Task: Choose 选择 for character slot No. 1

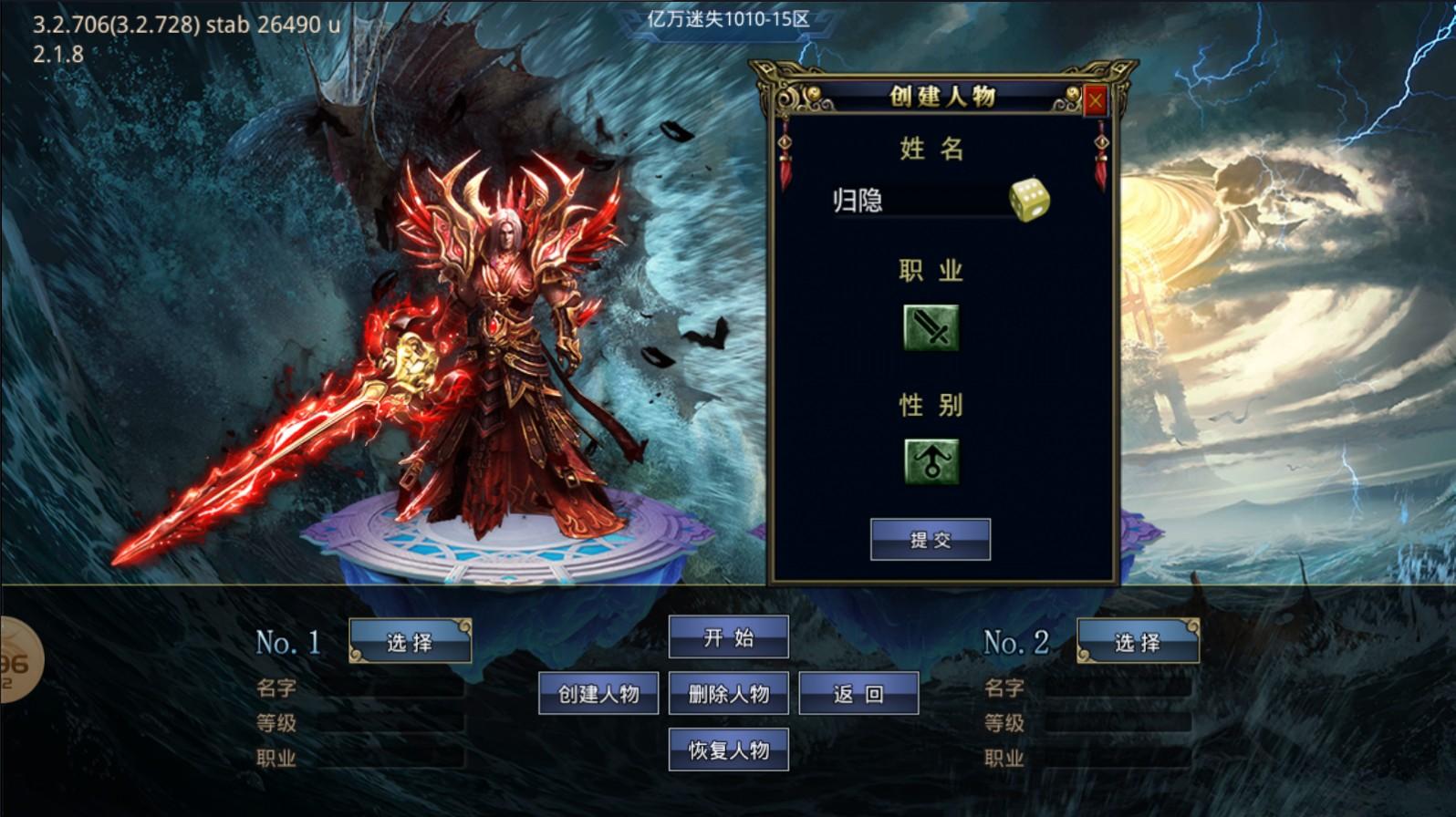Action: tap(411, 642)
